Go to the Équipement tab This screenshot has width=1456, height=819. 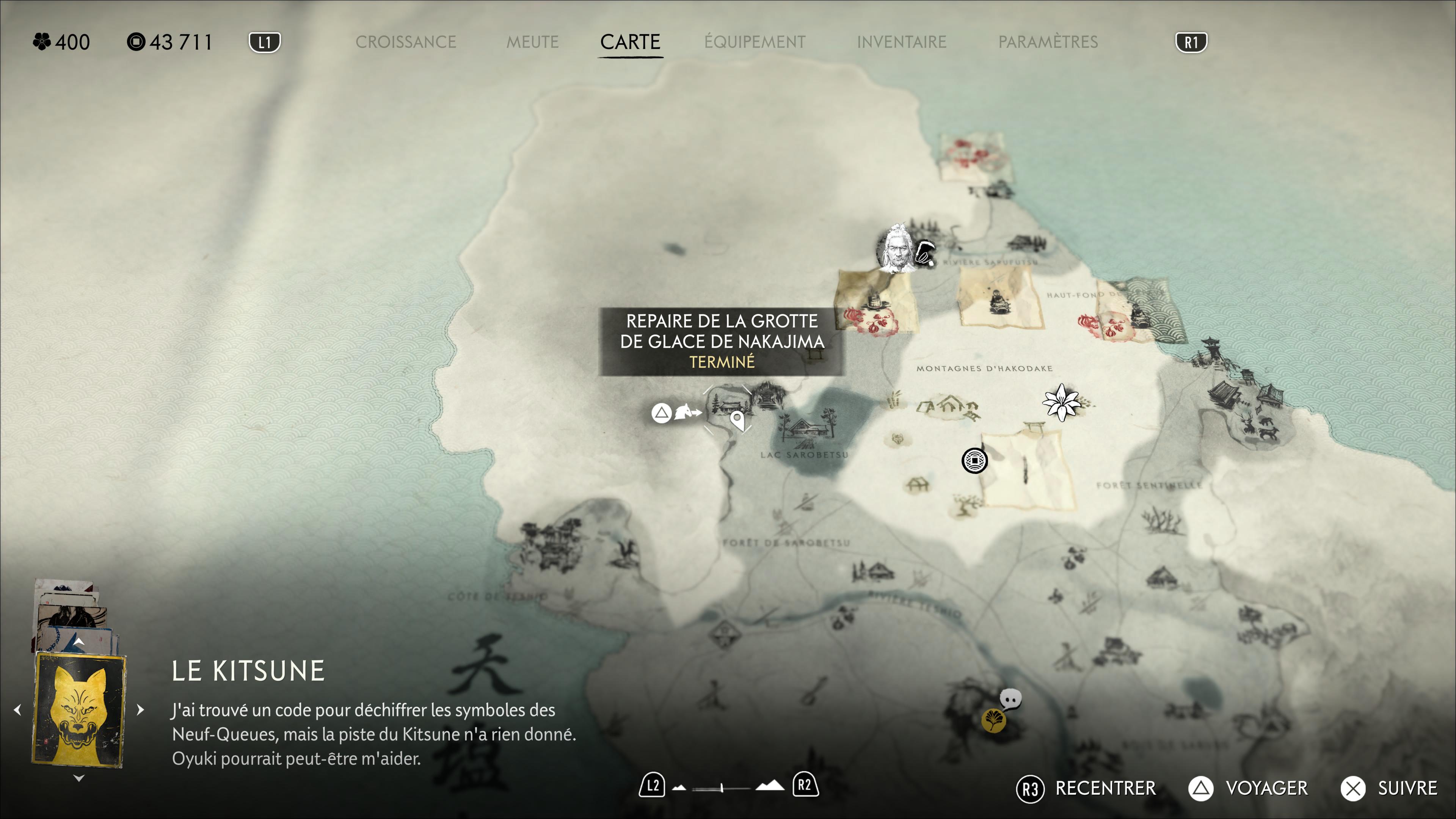[755, 42]
